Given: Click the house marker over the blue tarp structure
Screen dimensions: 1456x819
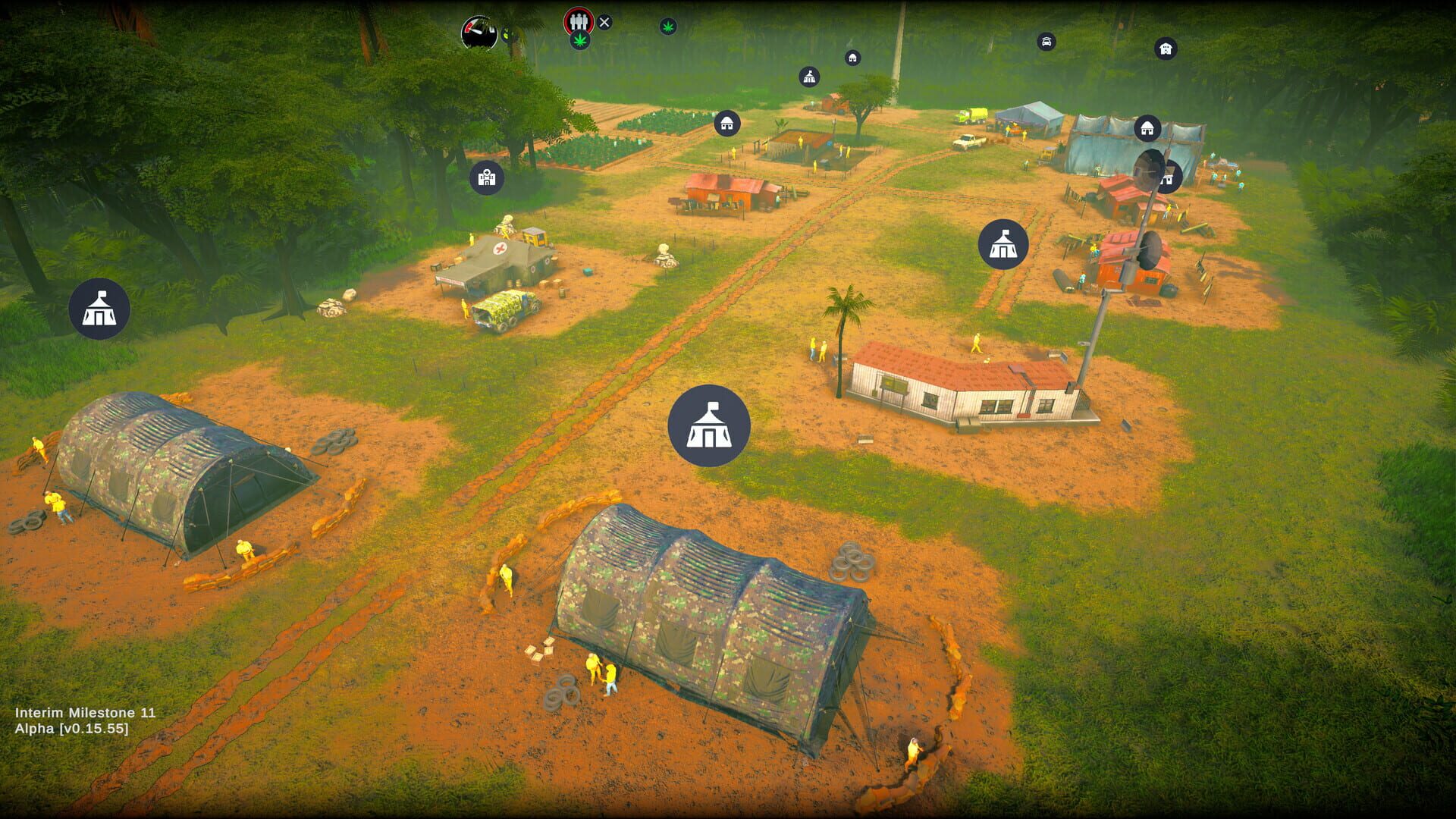Looking at the screenshot, I should click(x=1146, y=129).
